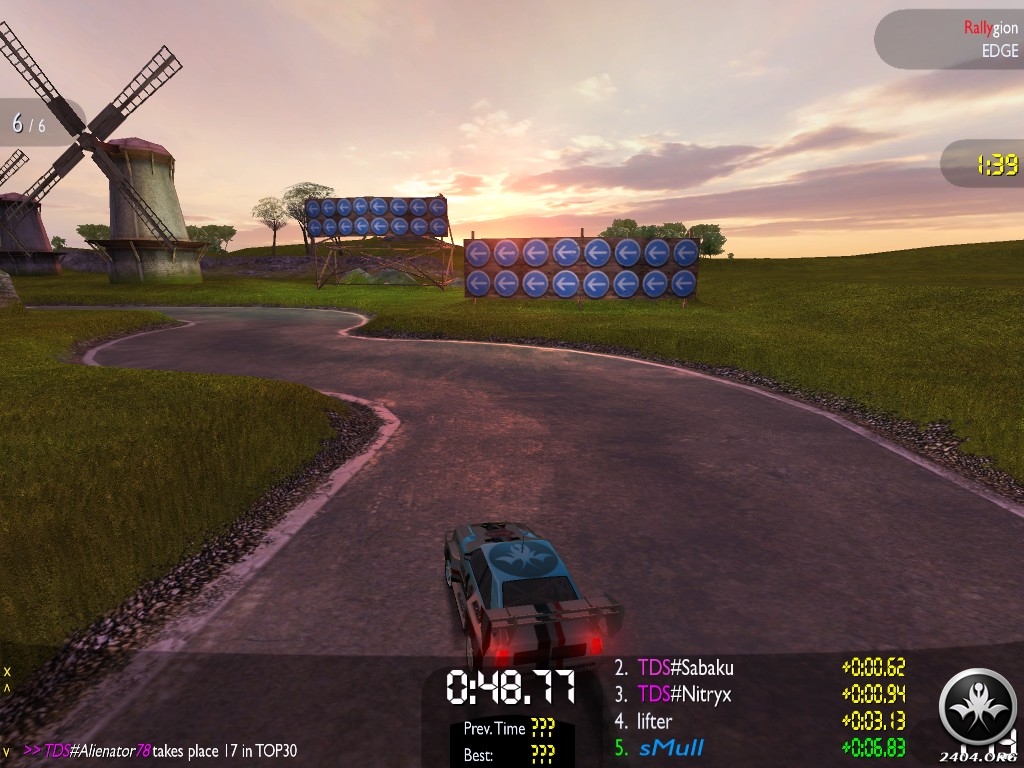Click the yellow down arrow beside chat

(x=7, y=751)
